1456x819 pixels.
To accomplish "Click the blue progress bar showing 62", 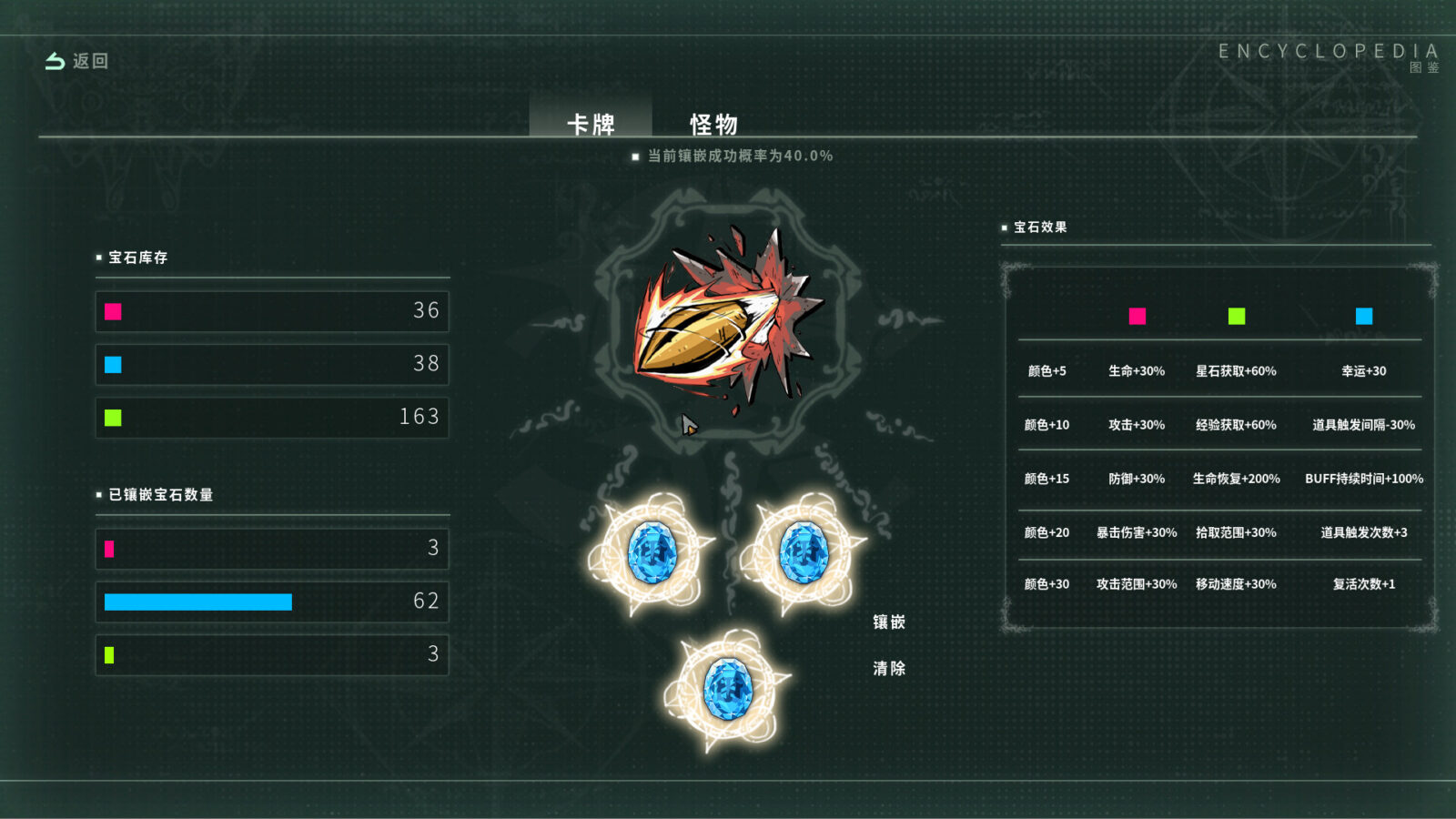I will pos(198,602).
